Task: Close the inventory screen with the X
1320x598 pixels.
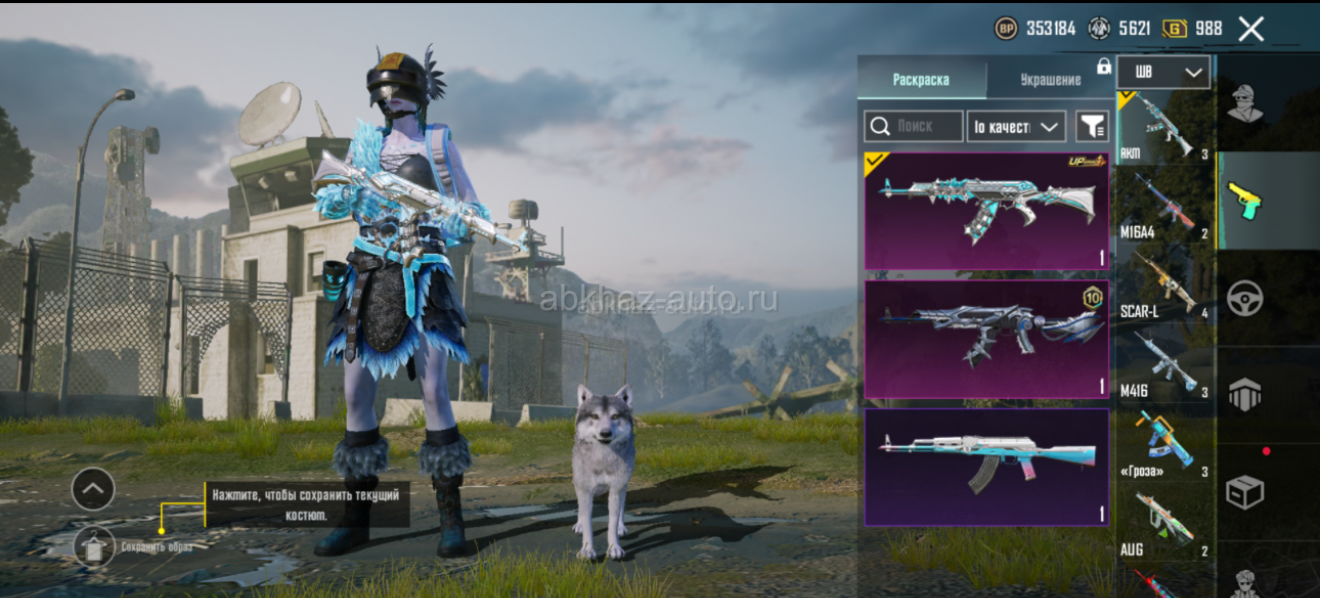Action: (1251, 29)
